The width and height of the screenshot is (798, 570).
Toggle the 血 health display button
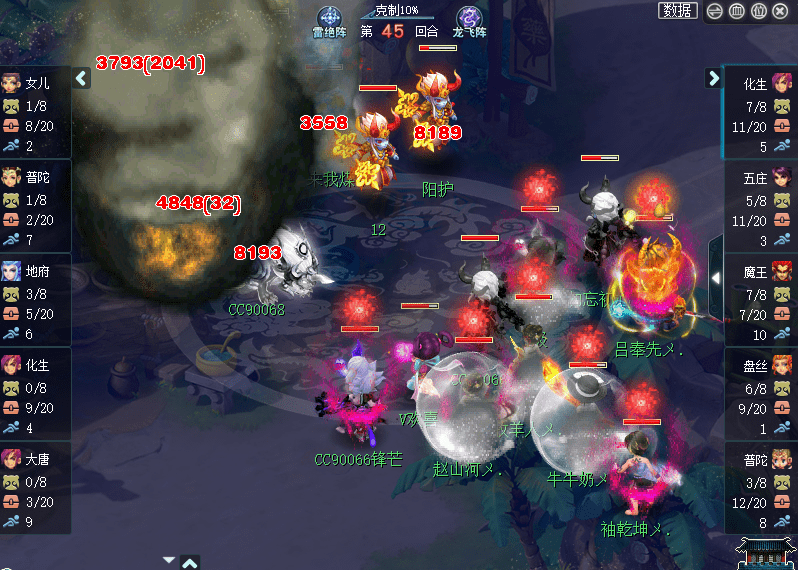[x=736, y=11]
